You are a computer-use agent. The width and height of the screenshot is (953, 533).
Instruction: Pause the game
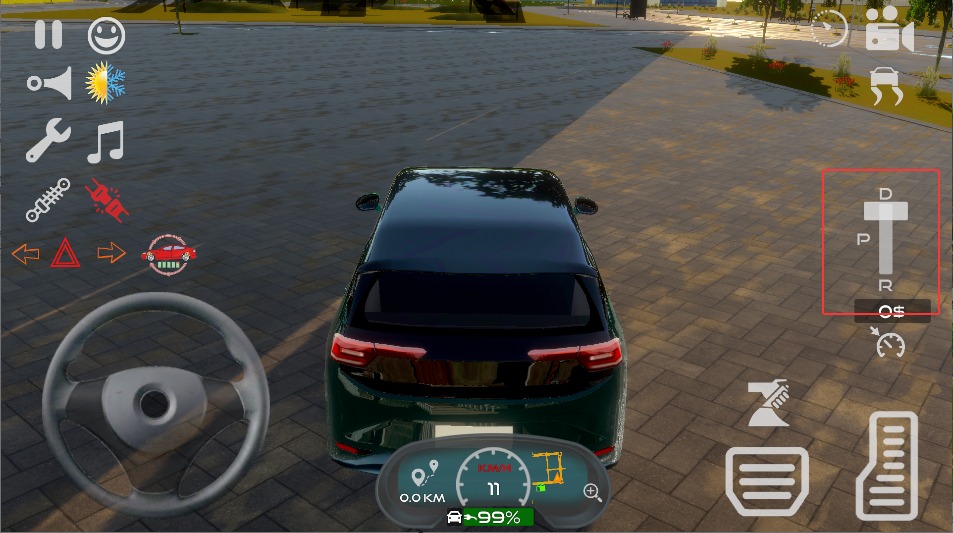tap(48, 35)
